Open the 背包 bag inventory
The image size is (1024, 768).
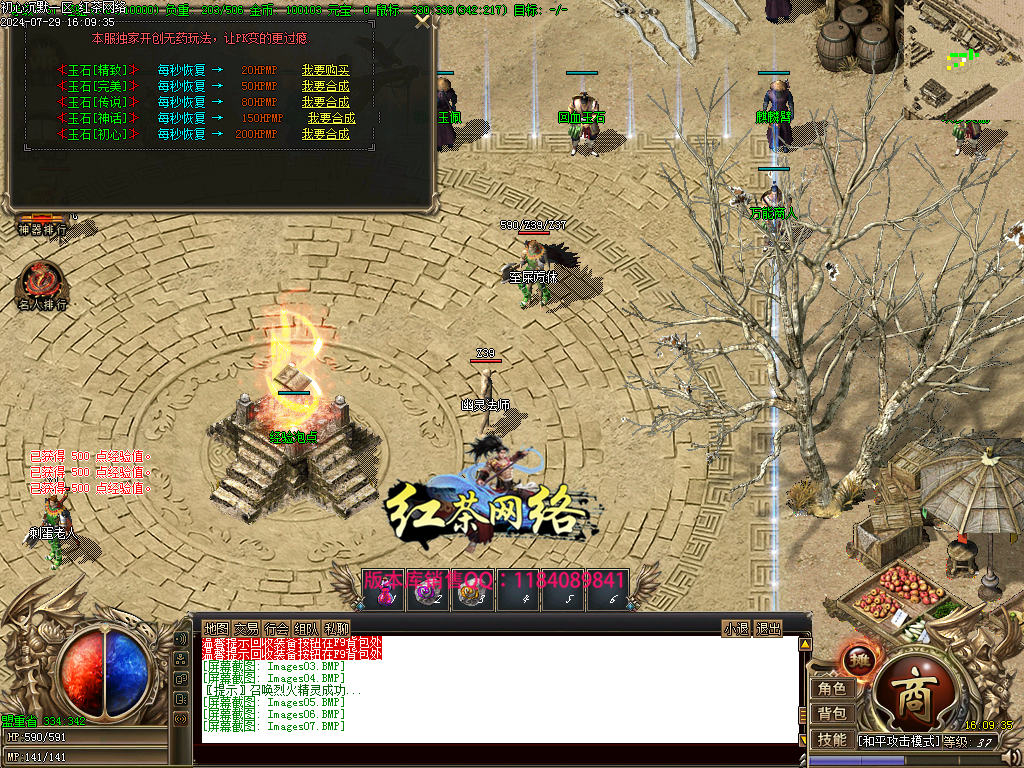click(832, 714)
